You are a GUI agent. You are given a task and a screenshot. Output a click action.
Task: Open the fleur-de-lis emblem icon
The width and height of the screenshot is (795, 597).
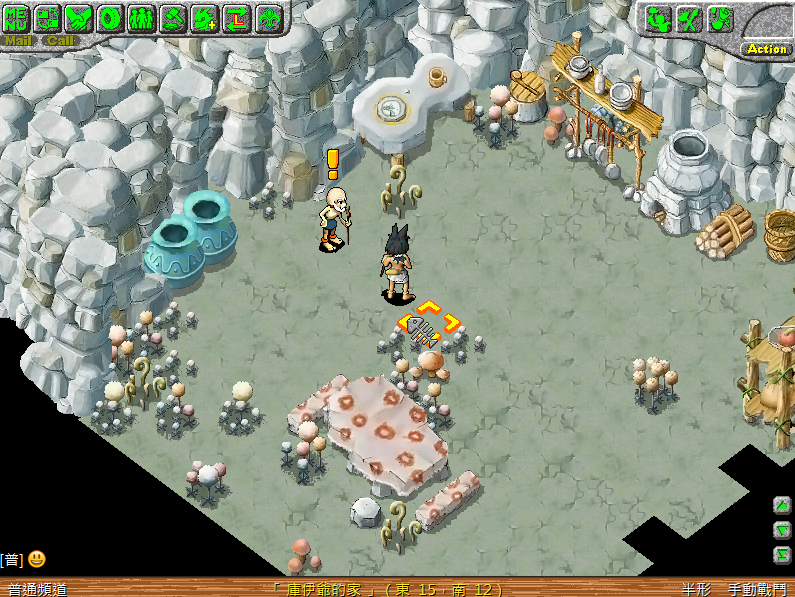click(x=267, y=17)
